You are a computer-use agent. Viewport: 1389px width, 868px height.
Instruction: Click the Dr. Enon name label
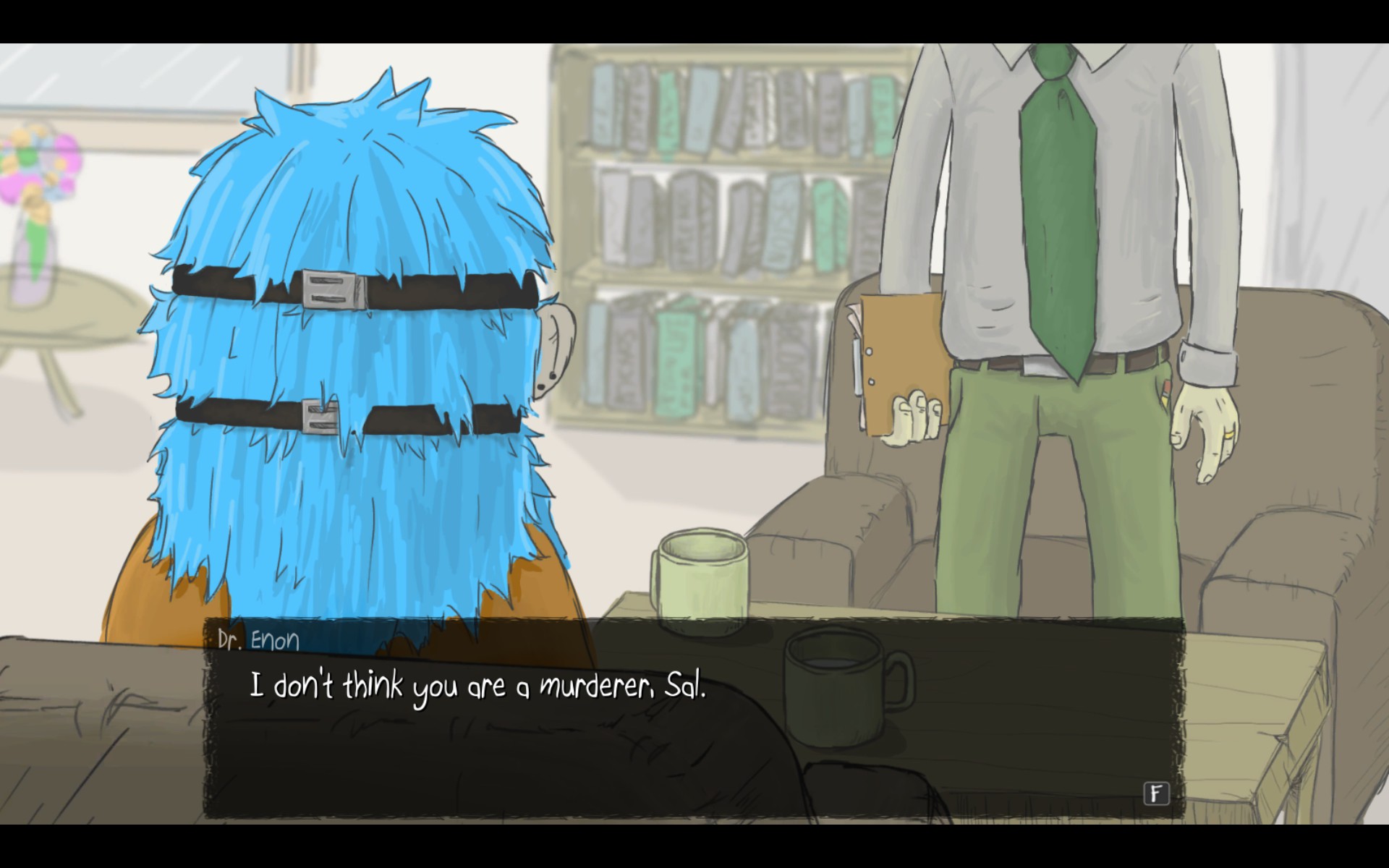coord(258,639)
